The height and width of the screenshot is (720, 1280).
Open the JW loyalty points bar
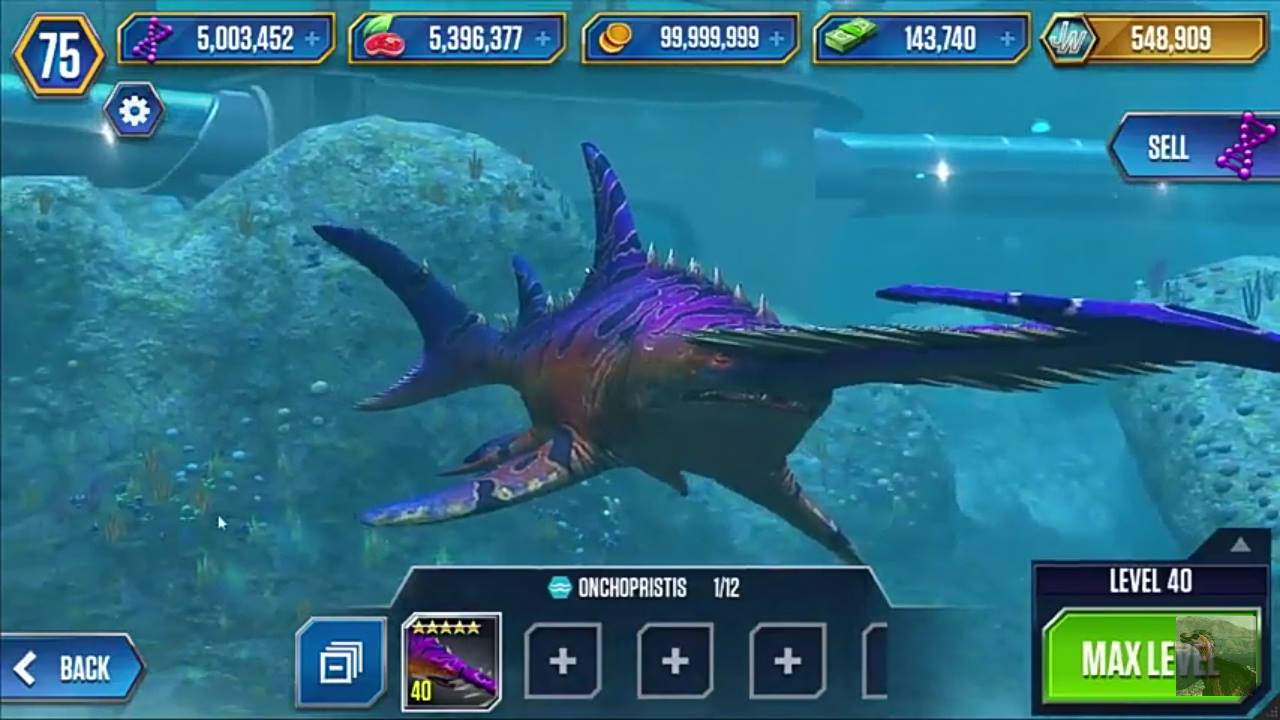point(1155,39)
